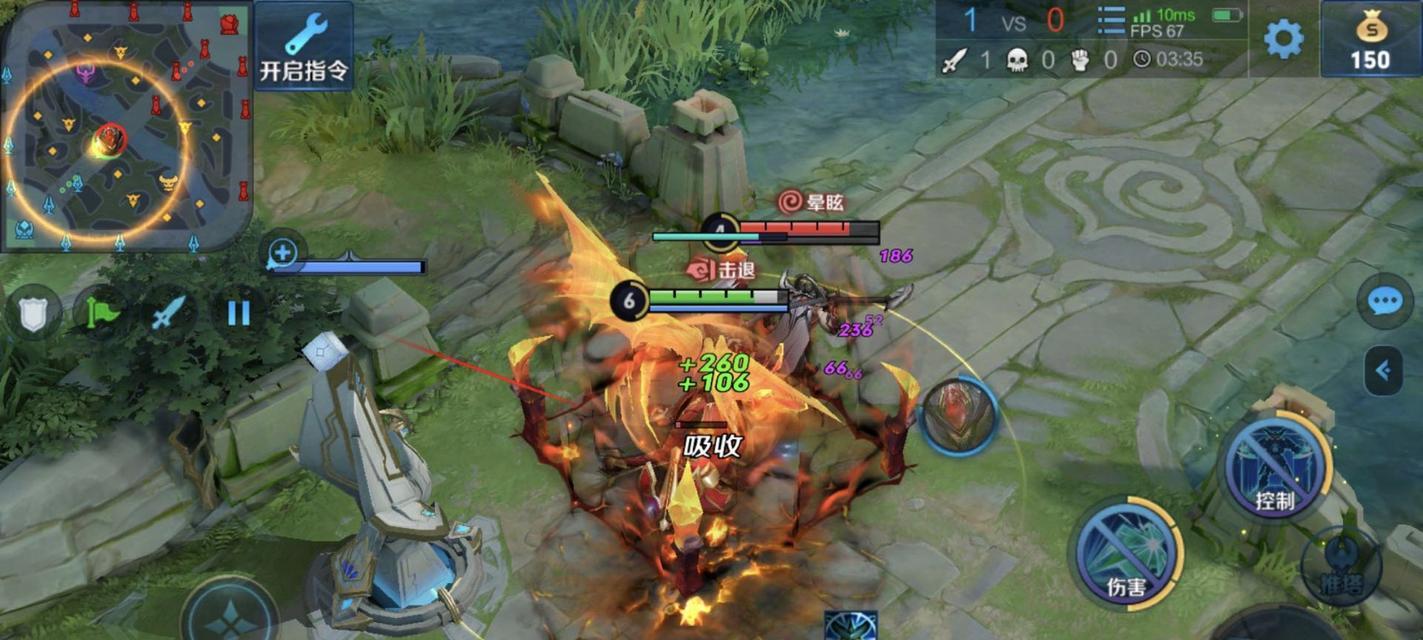This screenshot has width=1423, height=640.
Task: Collapse the side panel with the arrow
Action: click(1385, 371)
